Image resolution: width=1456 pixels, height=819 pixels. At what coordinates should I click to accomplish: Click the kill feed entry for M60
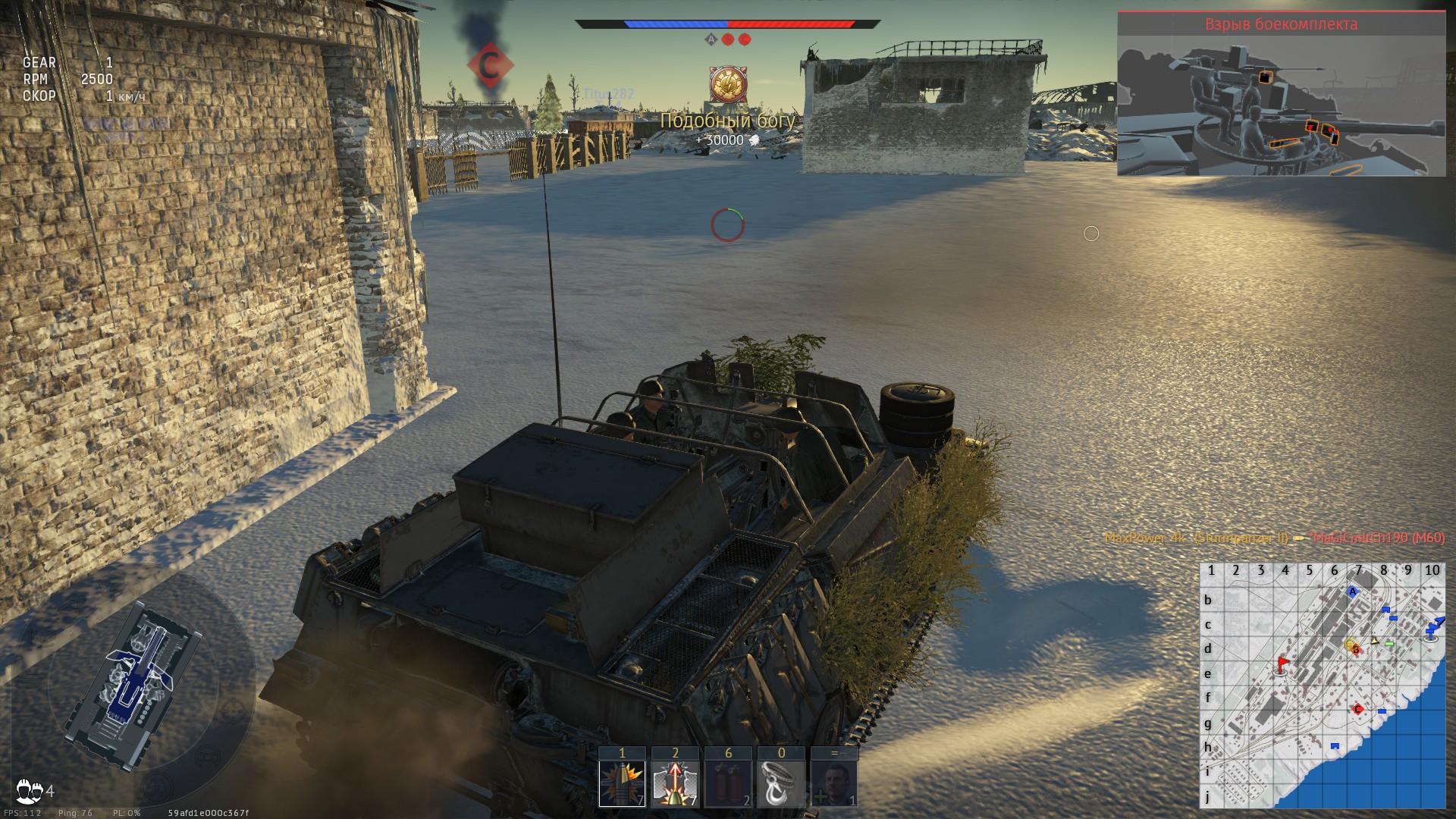(x=1274, y=538)
